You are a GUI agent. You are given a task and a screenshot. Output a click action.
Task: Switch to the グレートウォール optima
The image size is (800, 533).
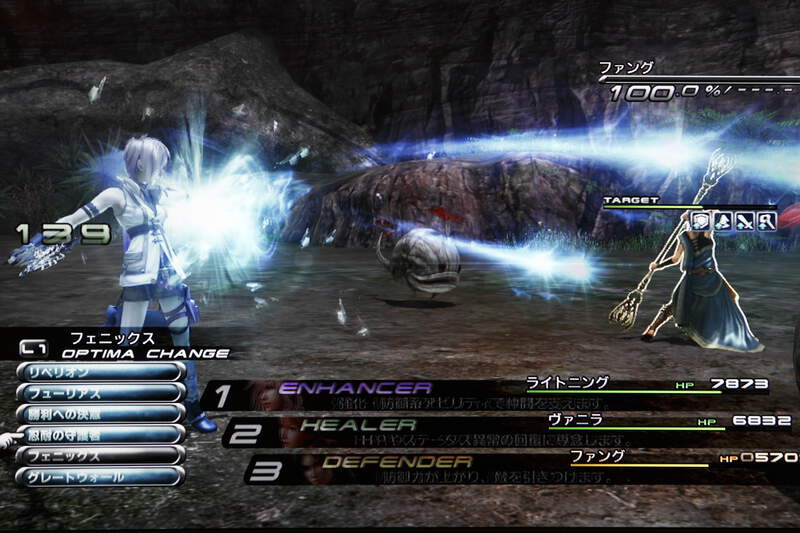pyautogui.click(x=100, y=477)
